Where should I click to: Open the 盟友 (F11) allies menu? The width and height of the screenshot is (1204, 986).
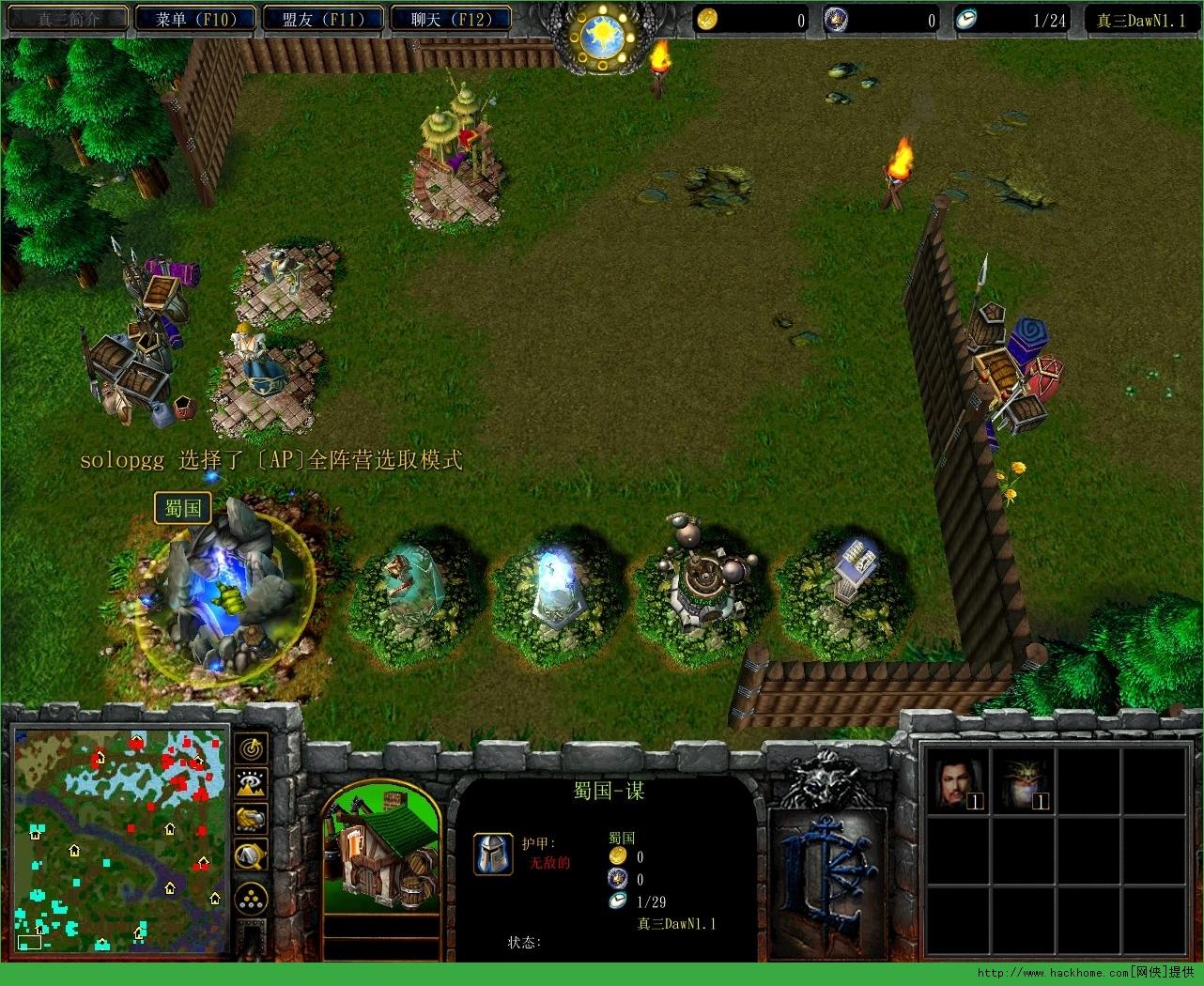tap(323, 18)
